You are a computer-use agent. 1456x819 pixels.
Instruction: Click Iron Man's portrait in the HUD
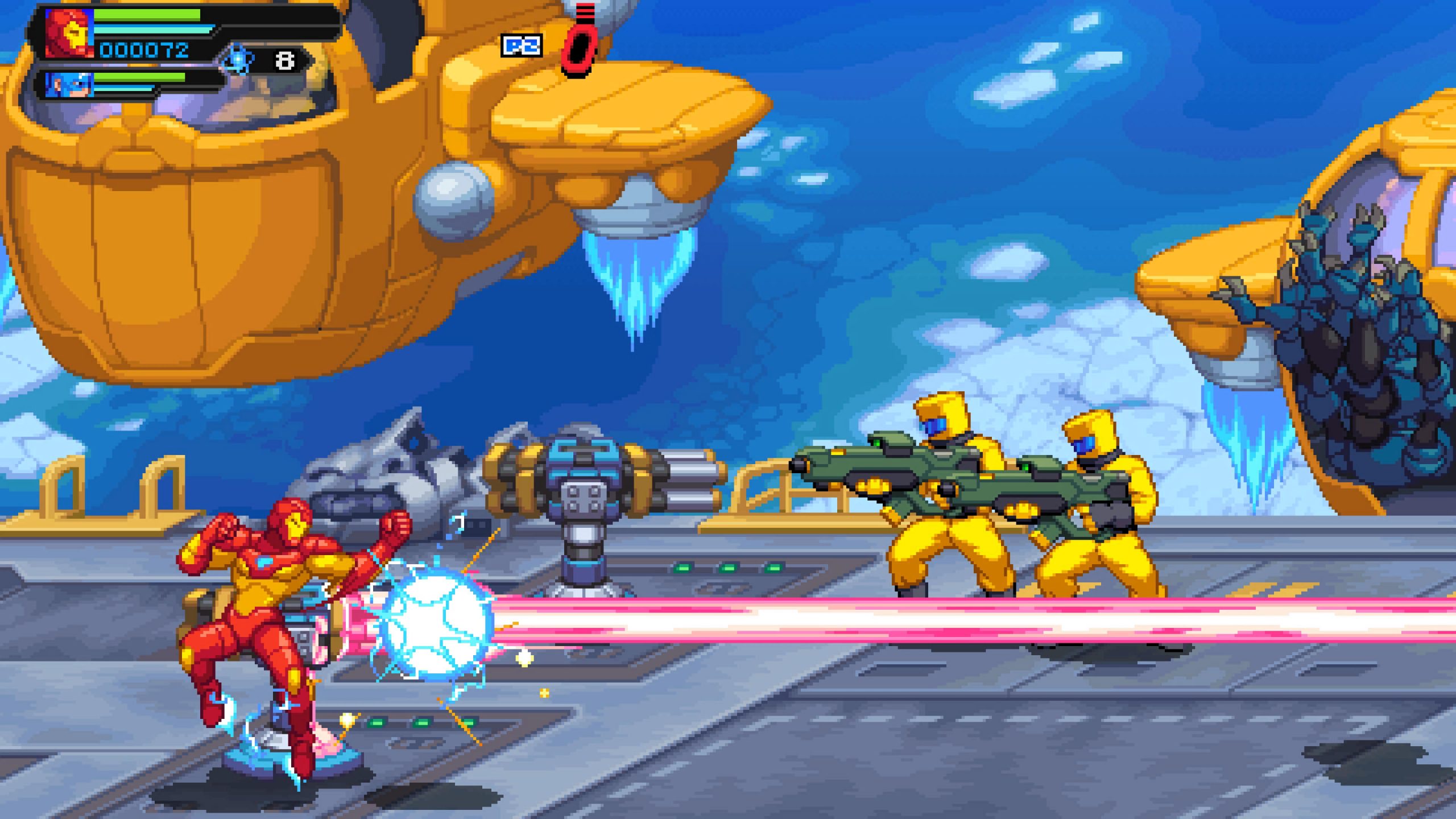point(69,32)
